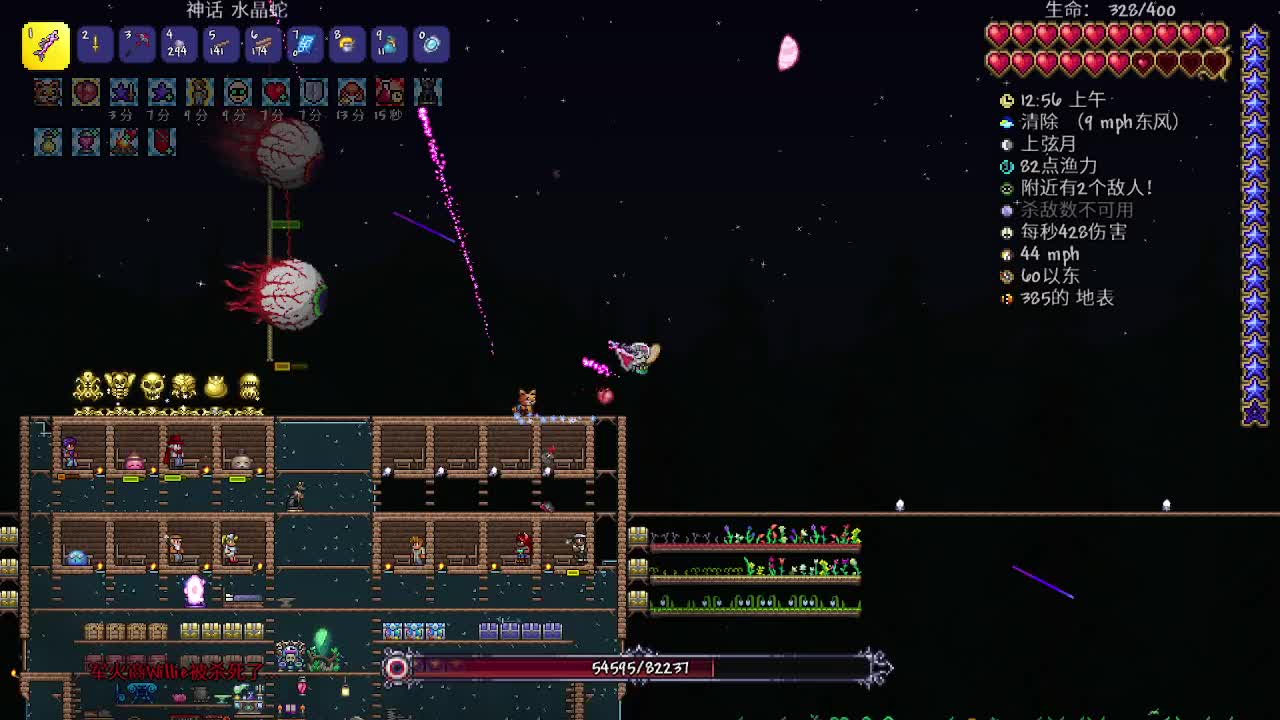Image resolution: width=1280 pixels, height=720 pixels.
Task: Choose the gold winged item in slot 8
Action: (347, 45)
